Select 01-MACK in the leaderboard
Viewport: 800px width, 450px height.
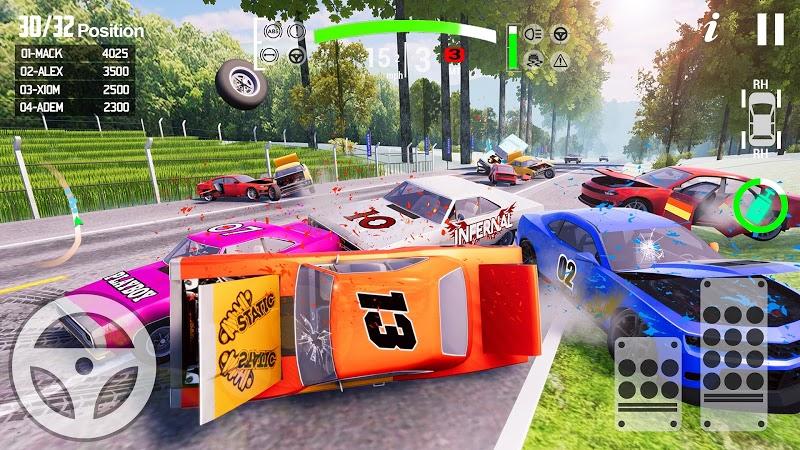click(x=75, y=55)
